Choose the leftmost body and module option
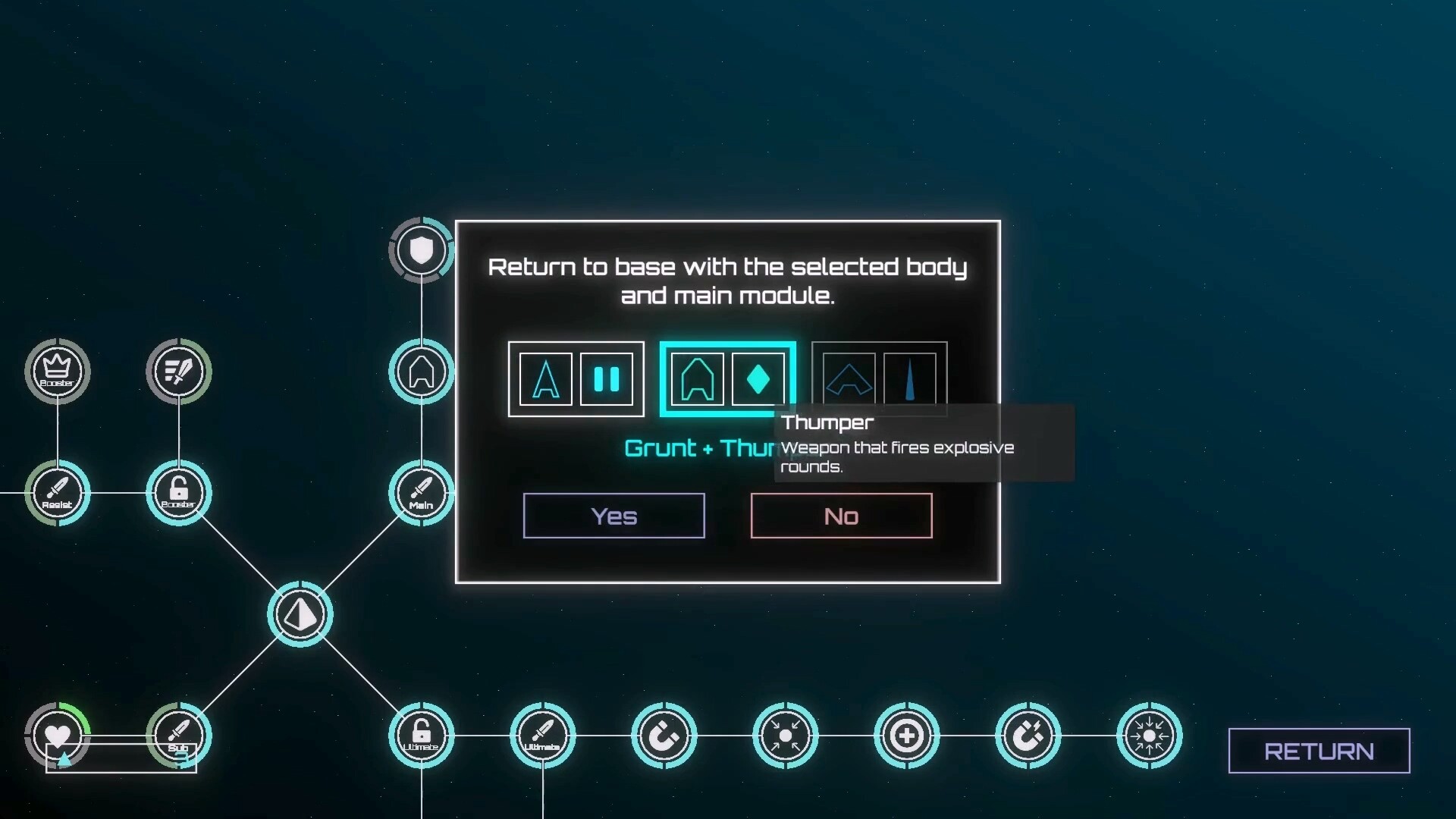1456x819 pixels. click(576, 379)
